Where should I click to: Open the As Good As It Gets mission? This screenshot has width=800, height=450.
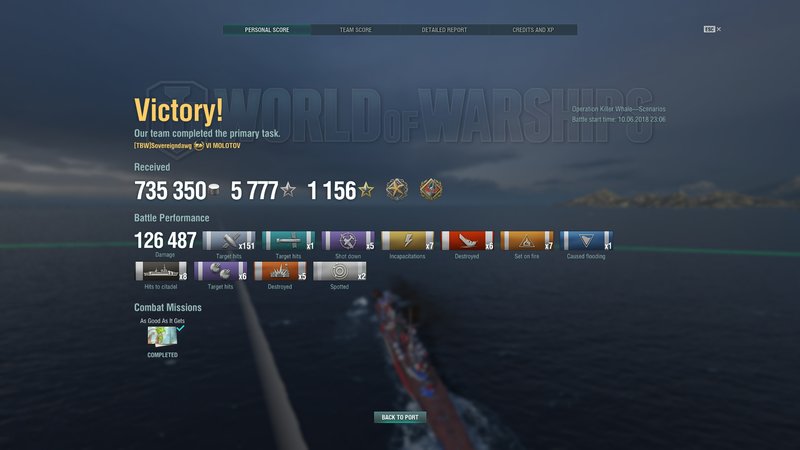pos(163,337)
